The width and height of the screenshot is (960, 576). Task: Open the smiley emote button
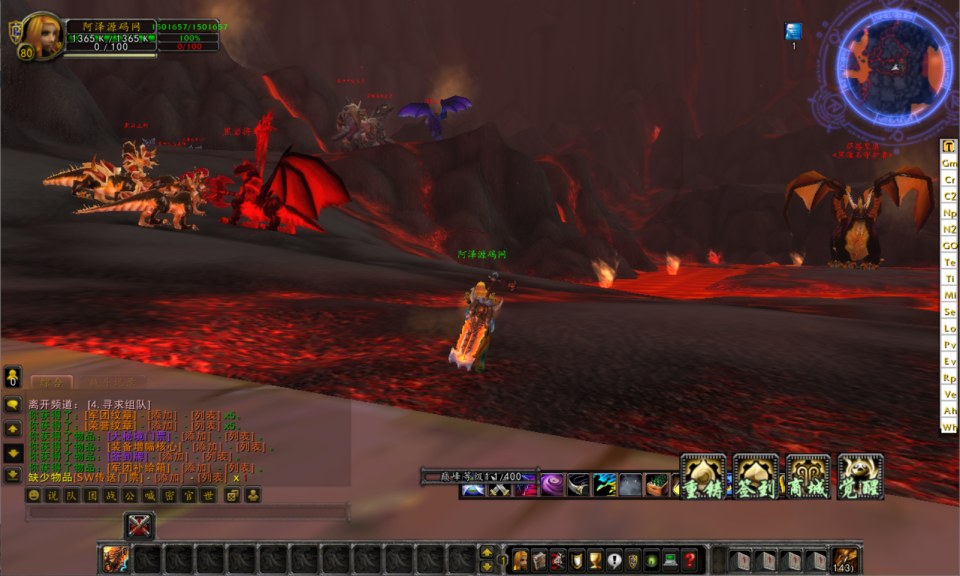34,495
